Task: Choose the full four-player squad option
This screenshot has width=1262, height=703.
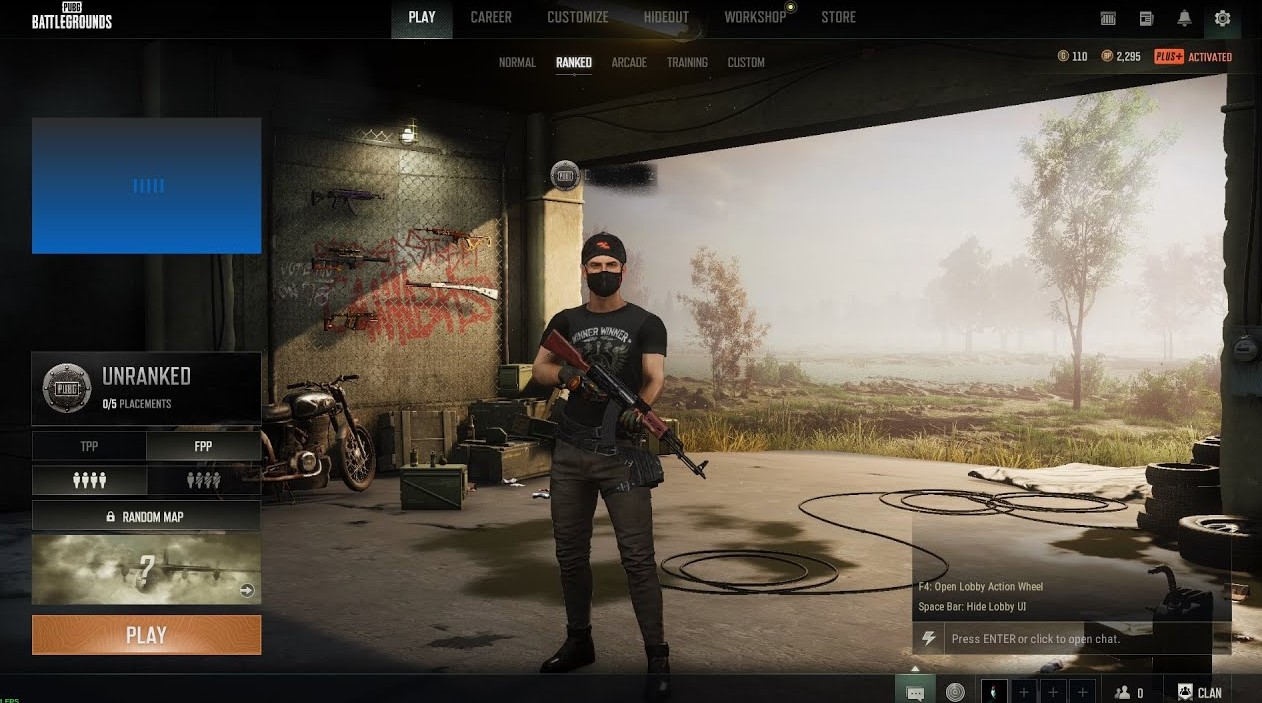Action: 89,481
